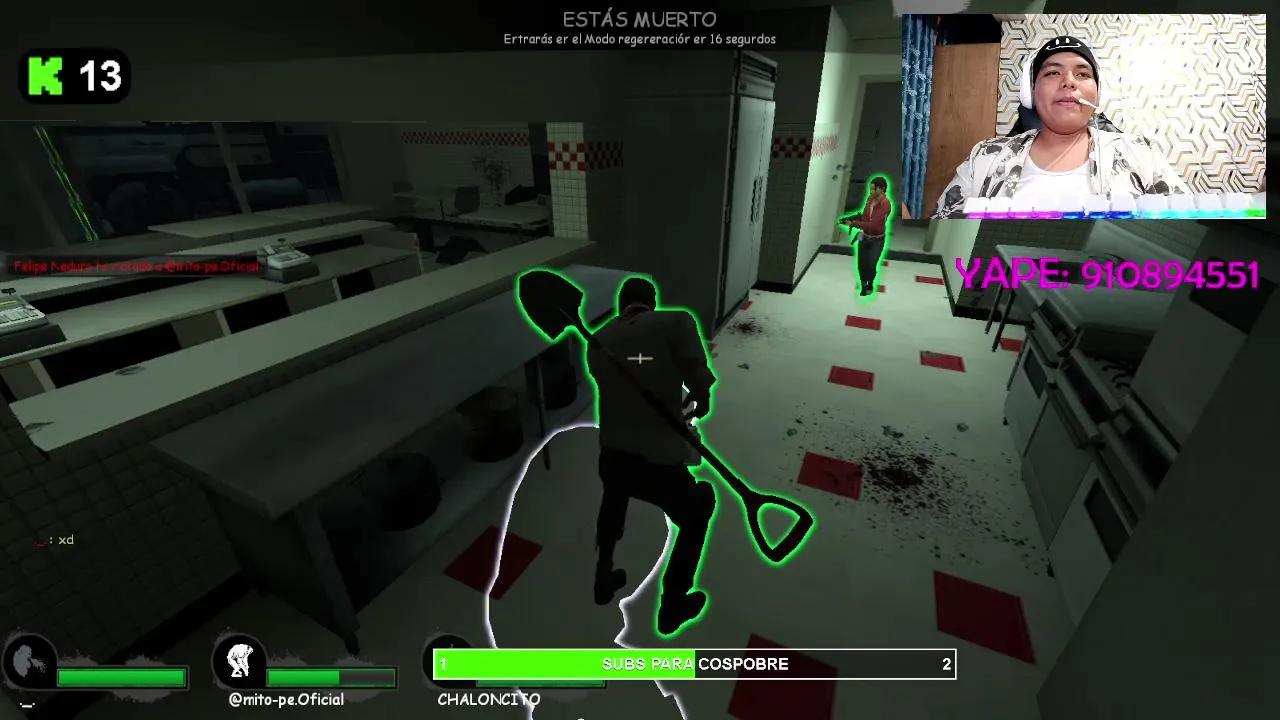Image resolution: width=1280 pixels, height=720 pixels.
Task: Expand the ESTÁS MUERTO status banner
Action: [640, 18]
